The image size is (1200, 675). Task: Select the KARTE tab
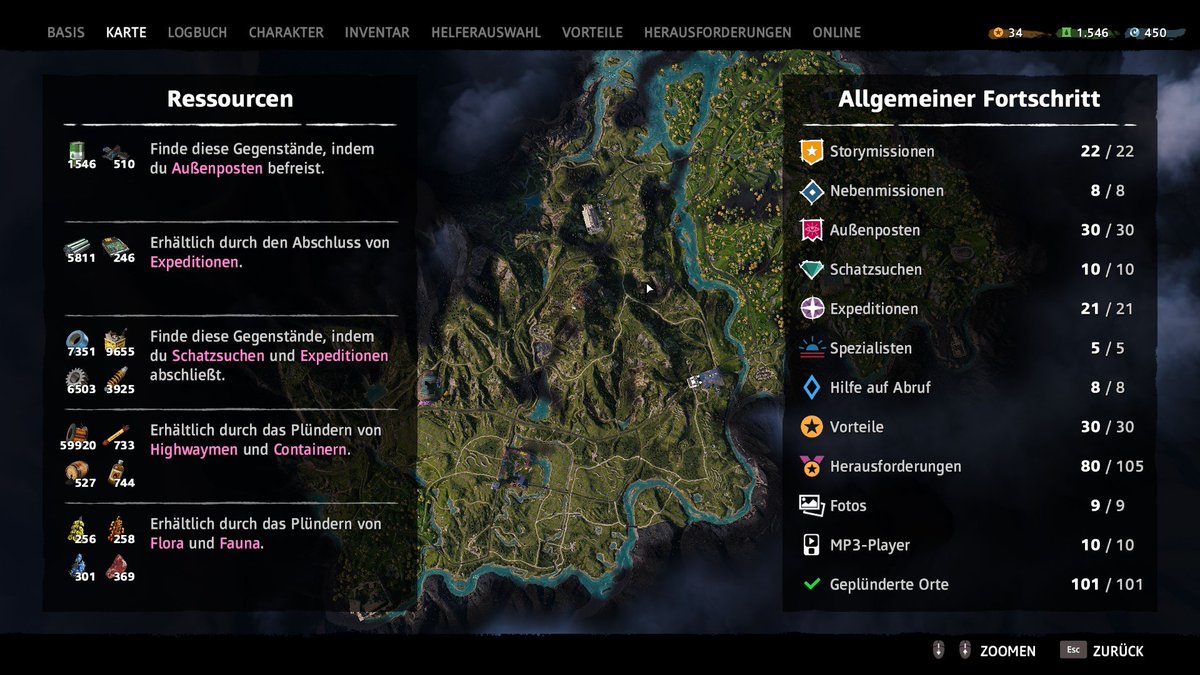[126, 32]
